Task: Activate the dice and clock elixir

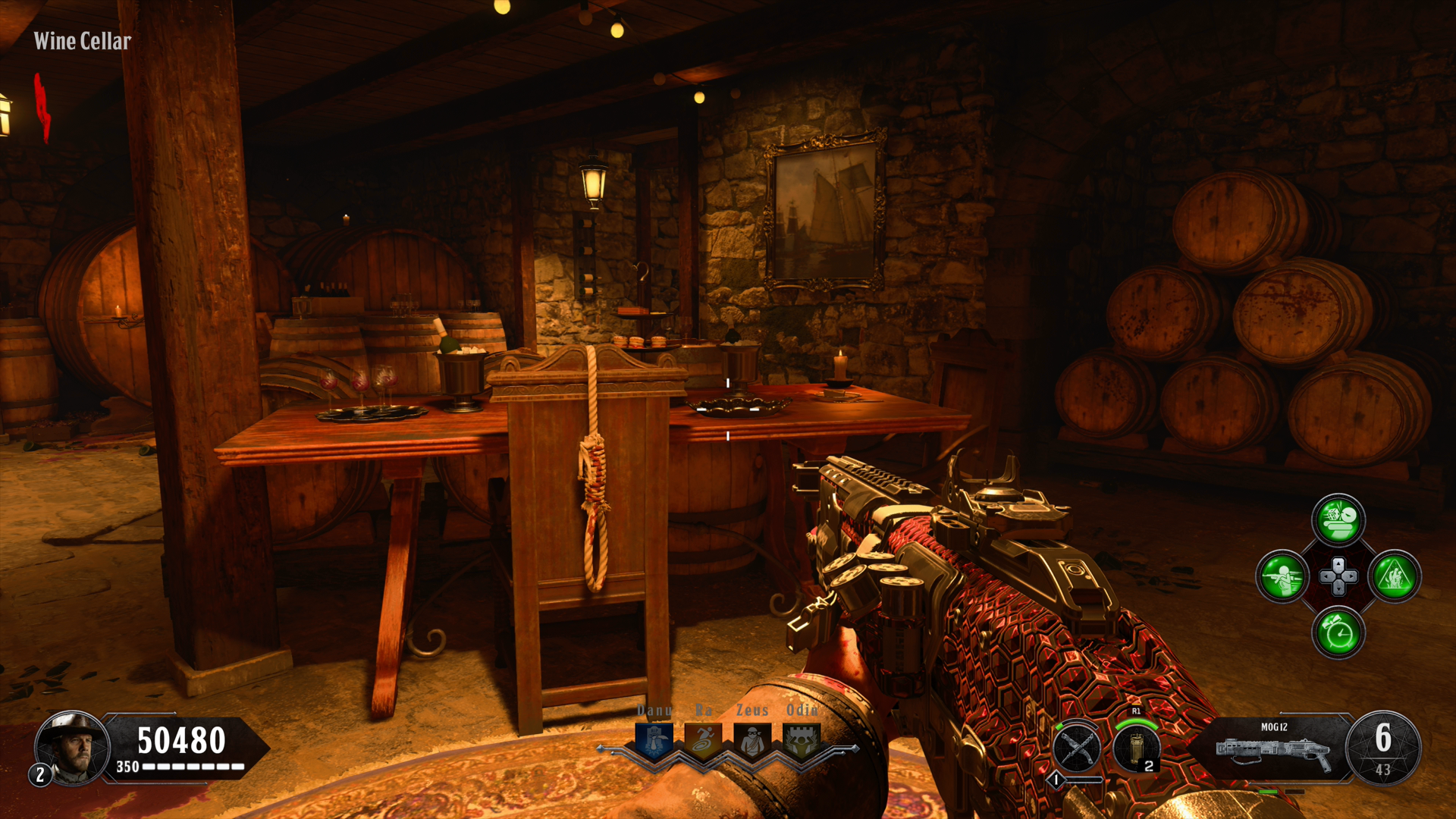Action: click(x=1338, y=520)
